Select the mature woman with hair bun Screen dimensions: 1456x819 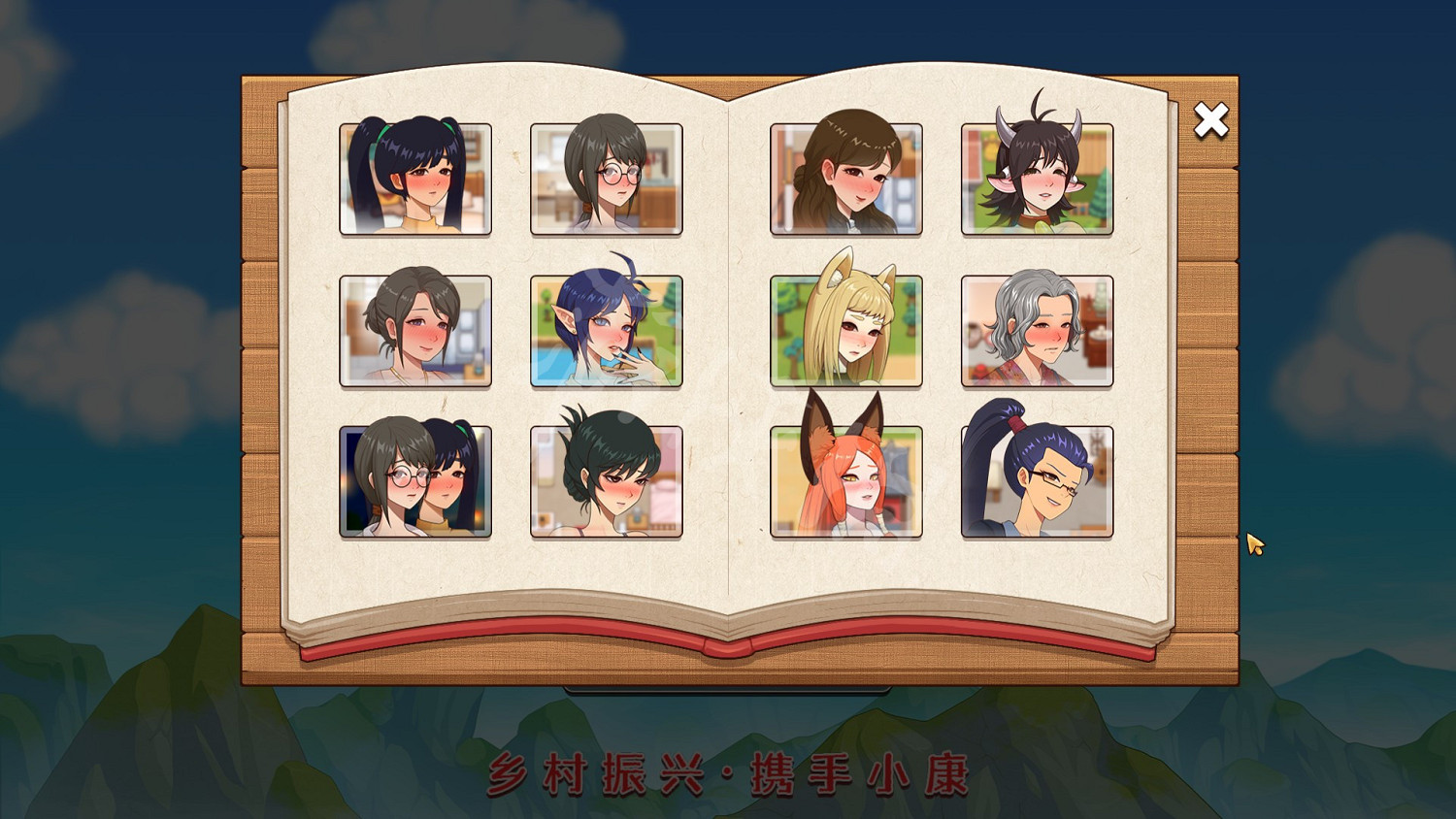(x=414, y=330)
